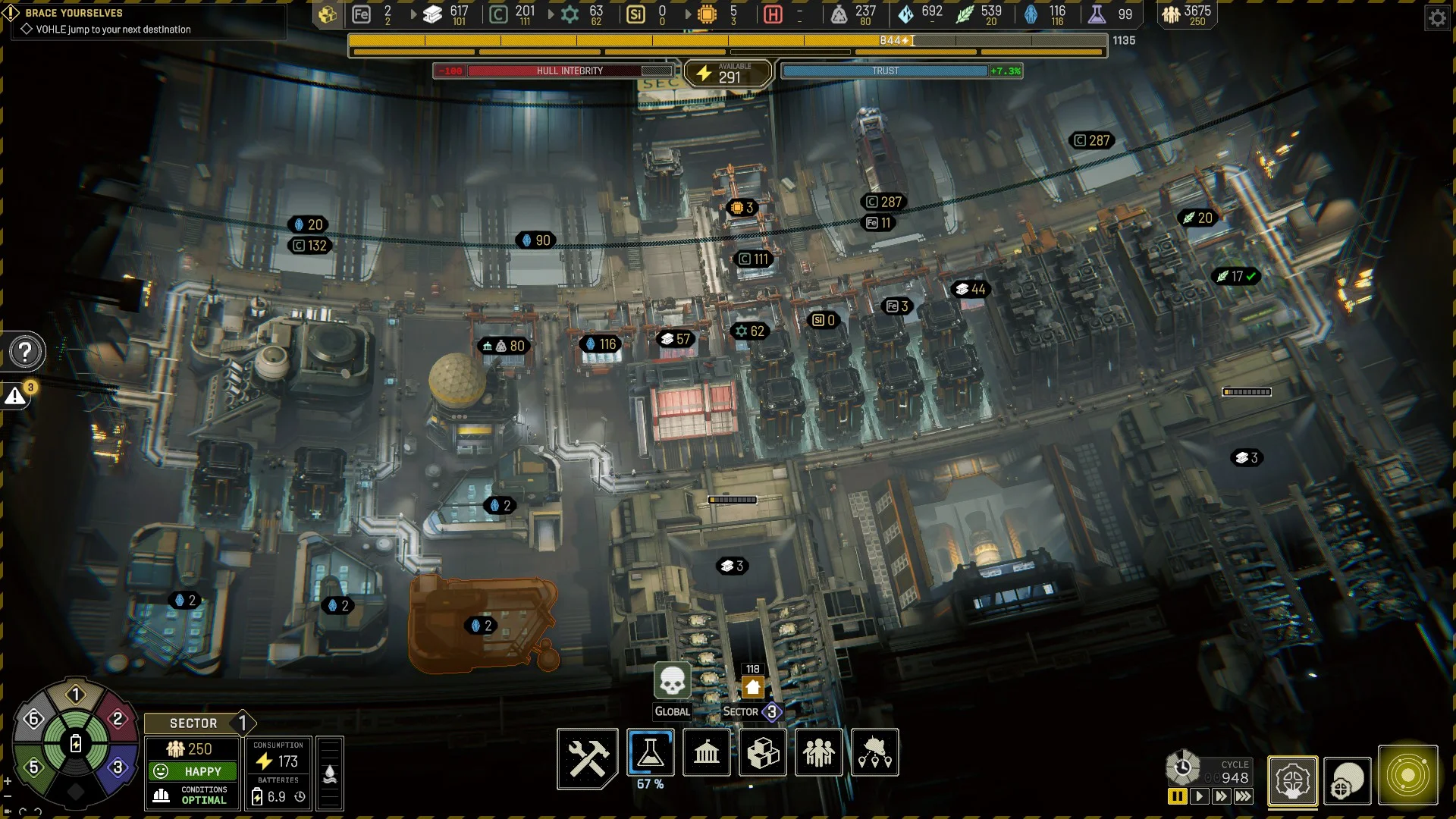Screen dimensions: 1456x819
Task: Open the ship missions menu
Action: pos(875,752)
